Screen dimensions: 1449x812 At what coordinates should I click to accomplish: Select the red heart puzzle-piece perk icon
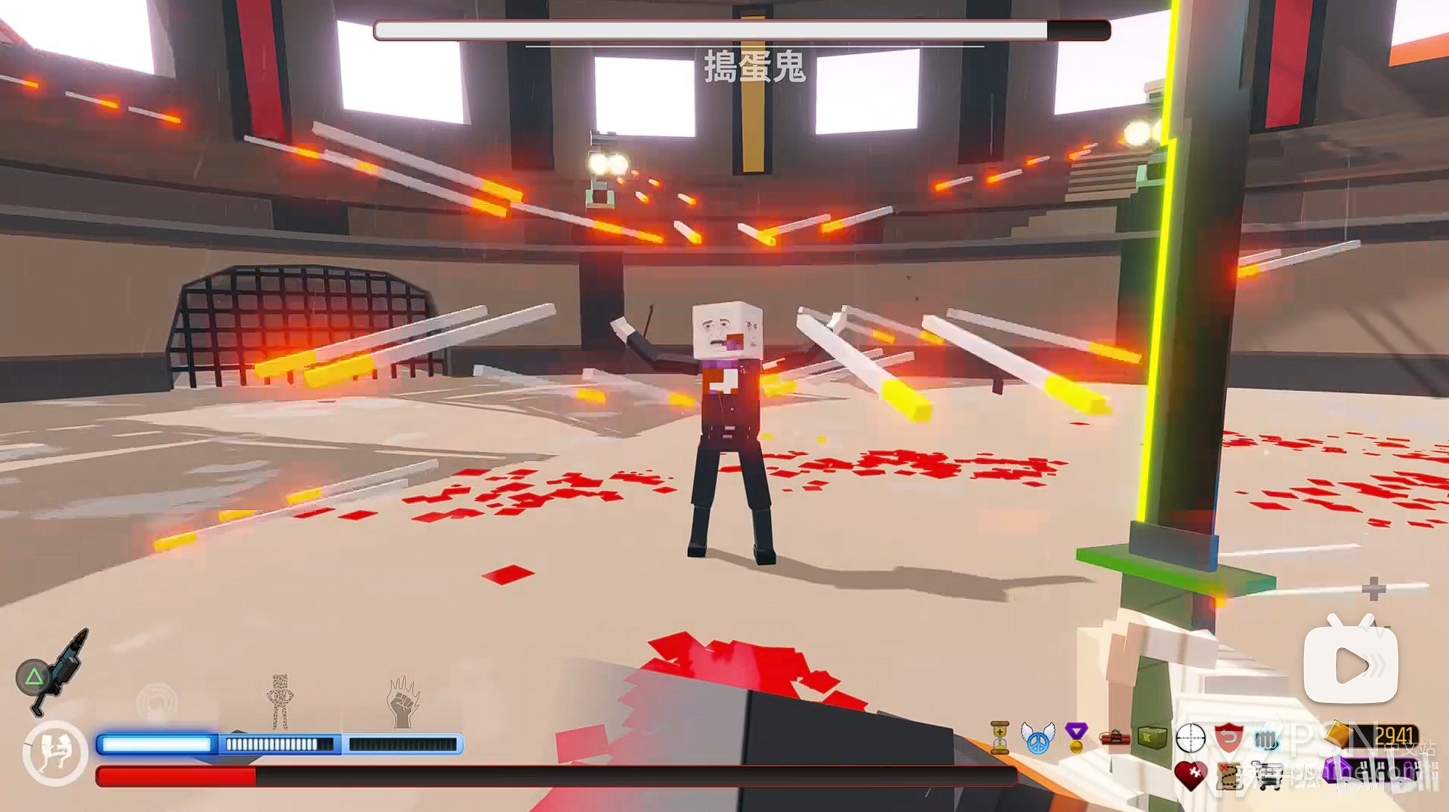click(x=1190, y=775)
